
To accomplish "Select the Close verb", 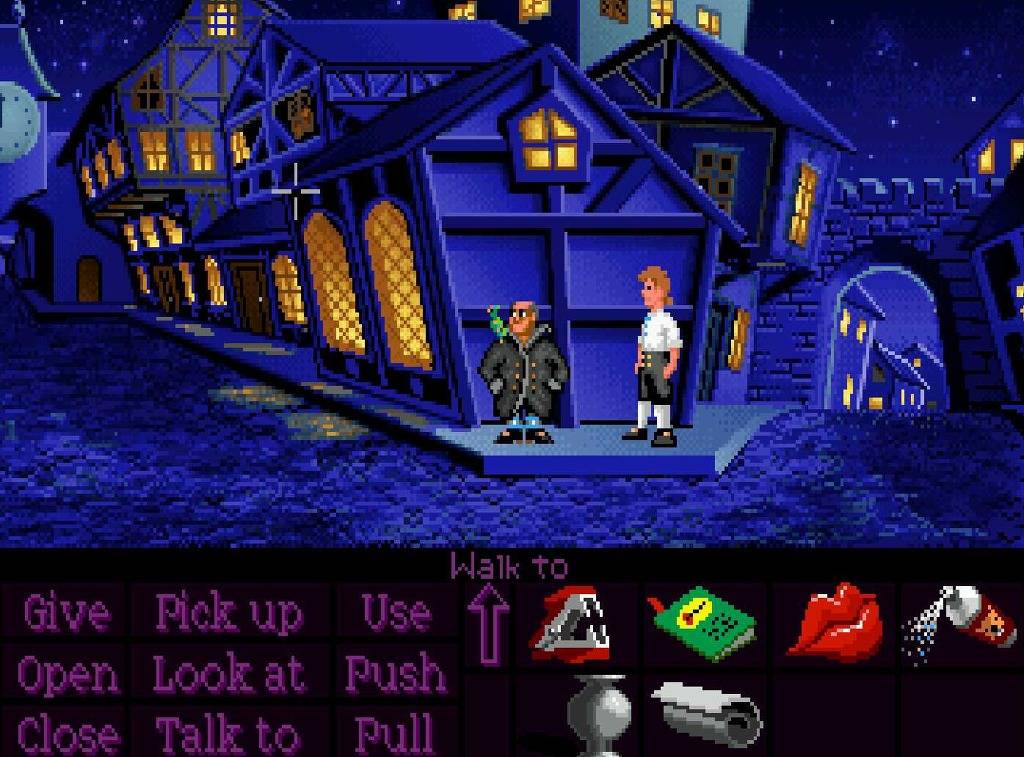I will pyautogui.click(x=68, y=735).
